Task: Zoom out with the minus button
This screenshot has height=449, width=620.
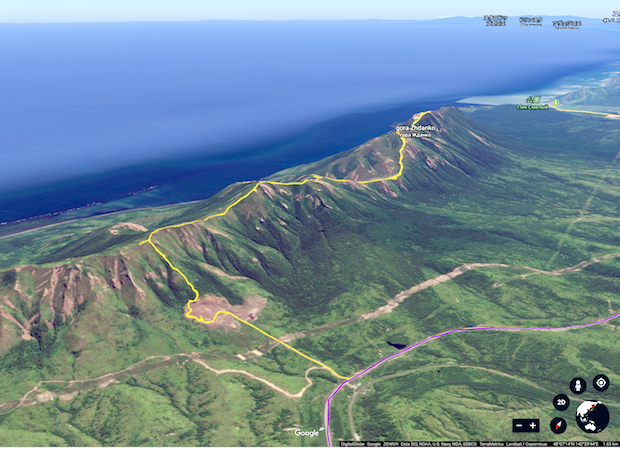Action: pos(519,425)
